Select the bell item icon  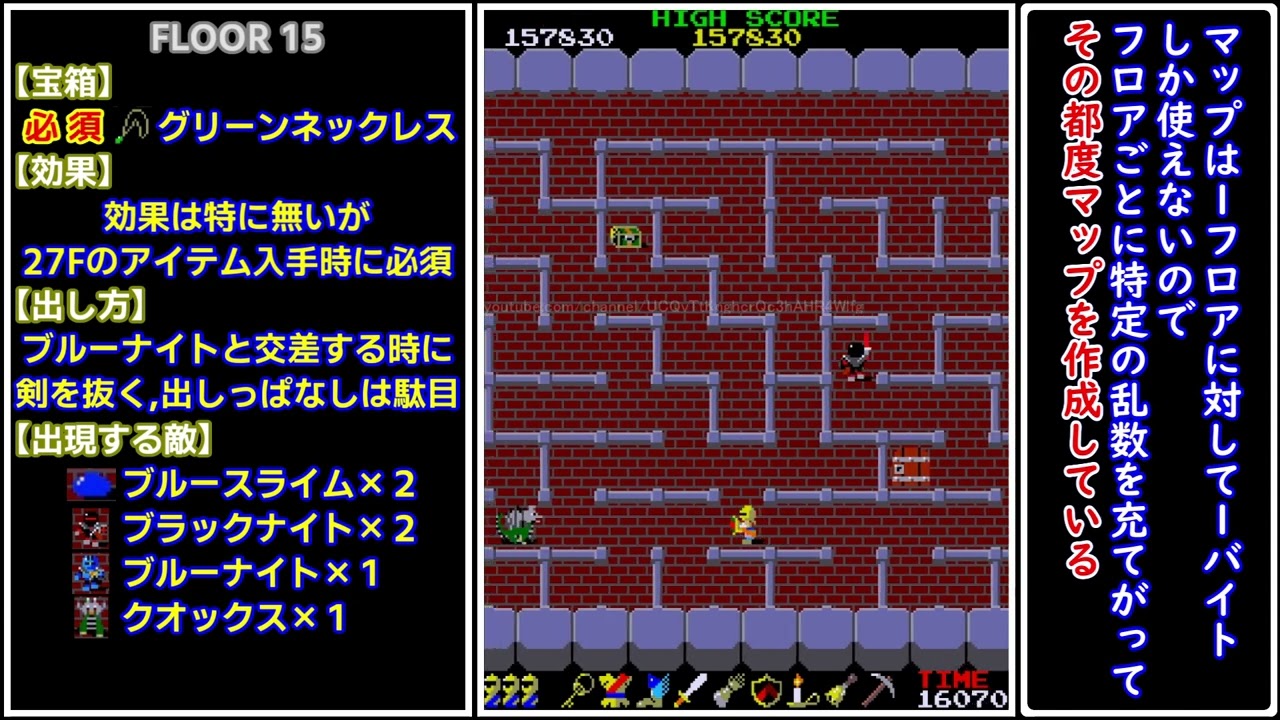[838, 692]
